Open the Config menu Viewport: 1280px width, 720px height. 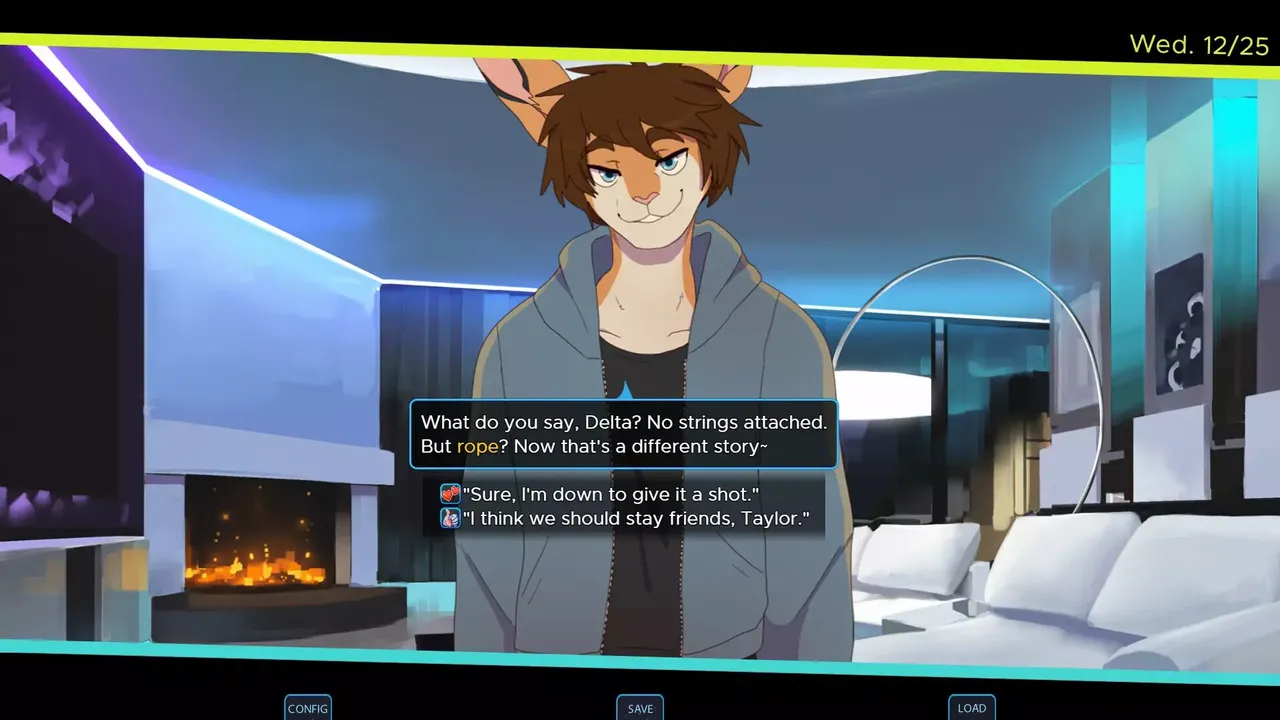point(308,708)
